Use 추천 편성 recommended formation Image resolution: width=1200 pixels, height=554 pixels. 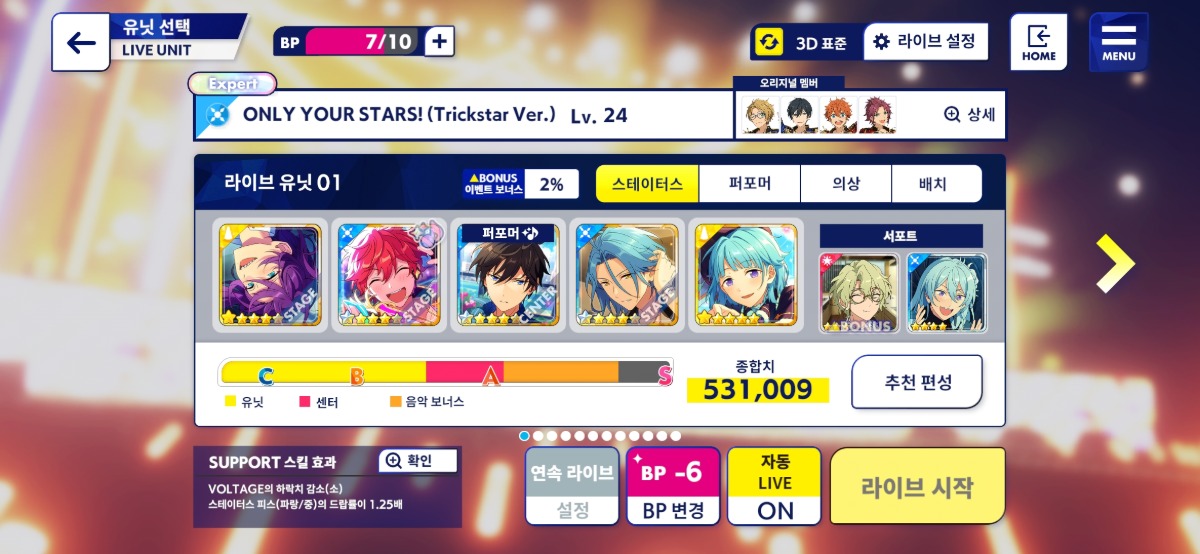917,382
